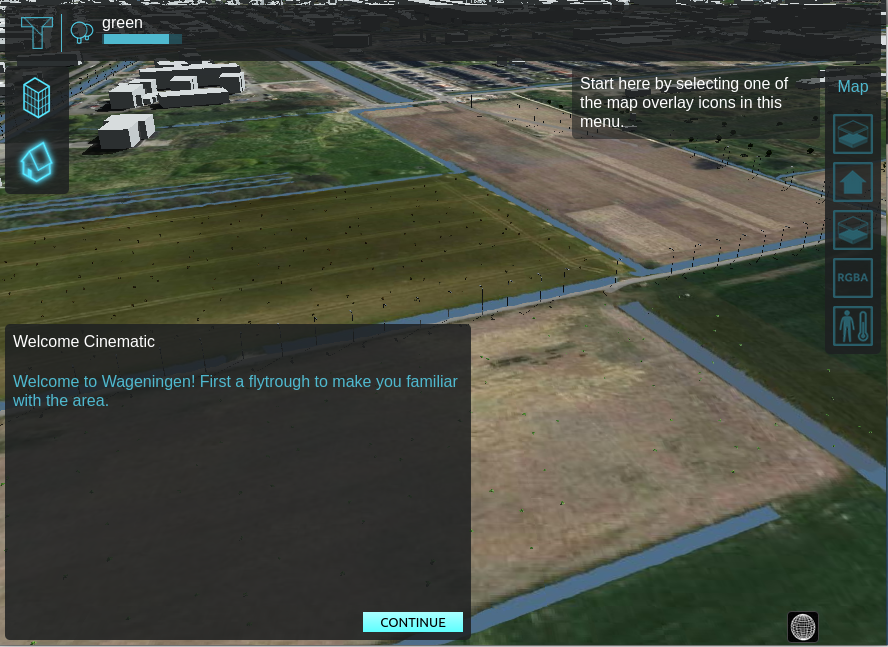Open the Tygron T logo menu

(x=37, y=32)
